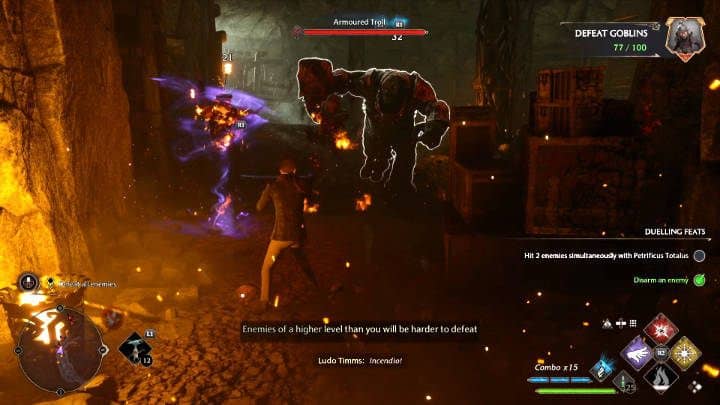Activate the blue ancient magic icon
This screenshot has width=720, height=405.
click(603, 369)
